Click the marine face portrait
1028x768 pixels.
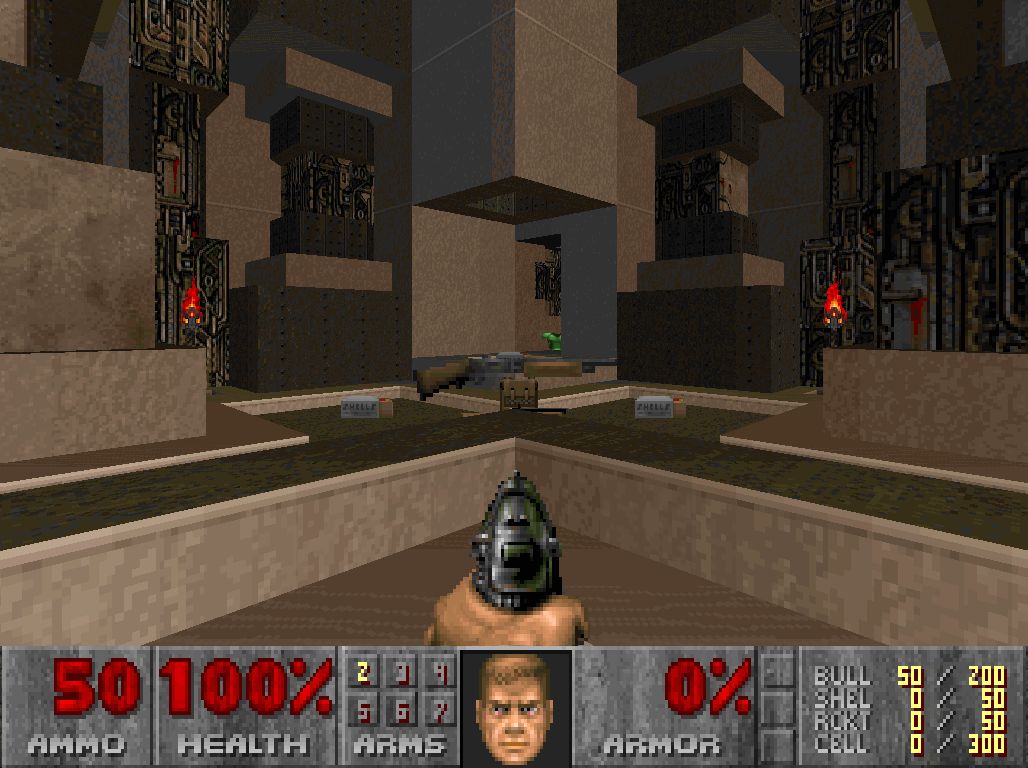515,706
